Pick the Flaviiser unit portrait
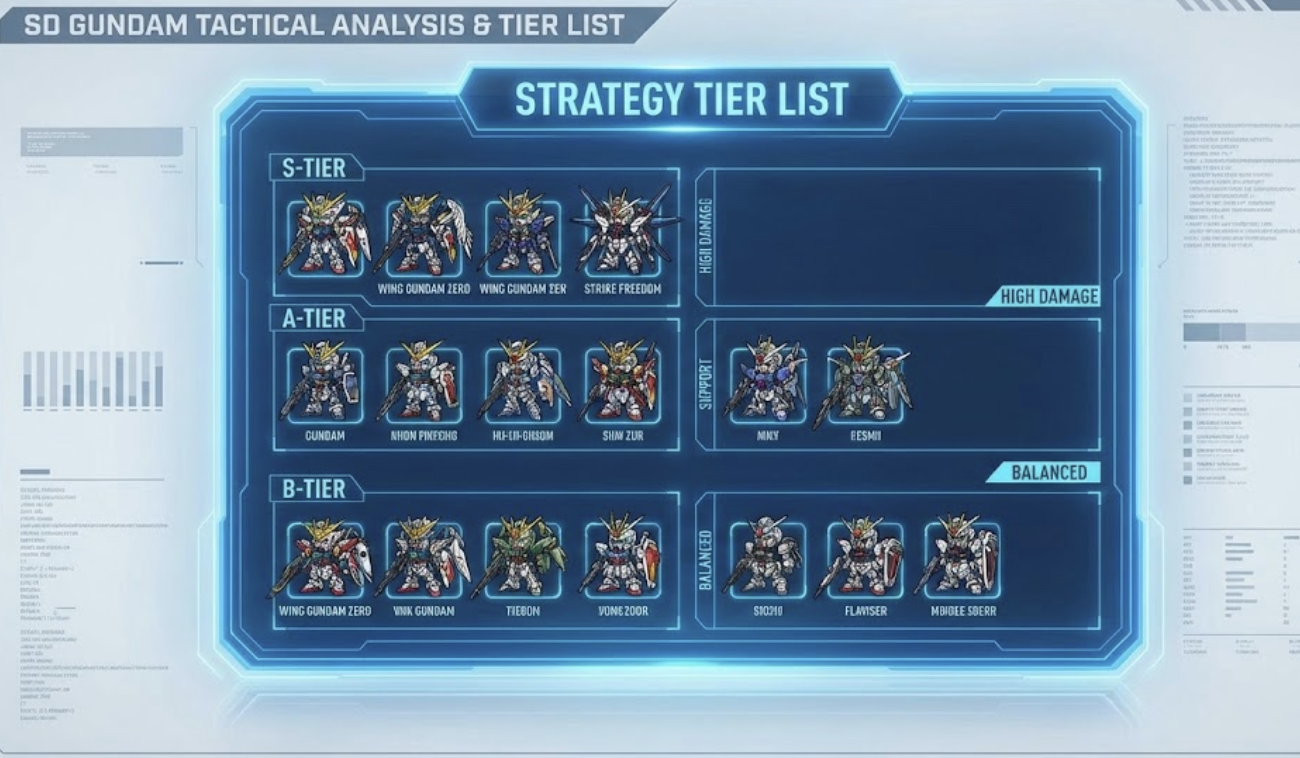 [865, 559]
